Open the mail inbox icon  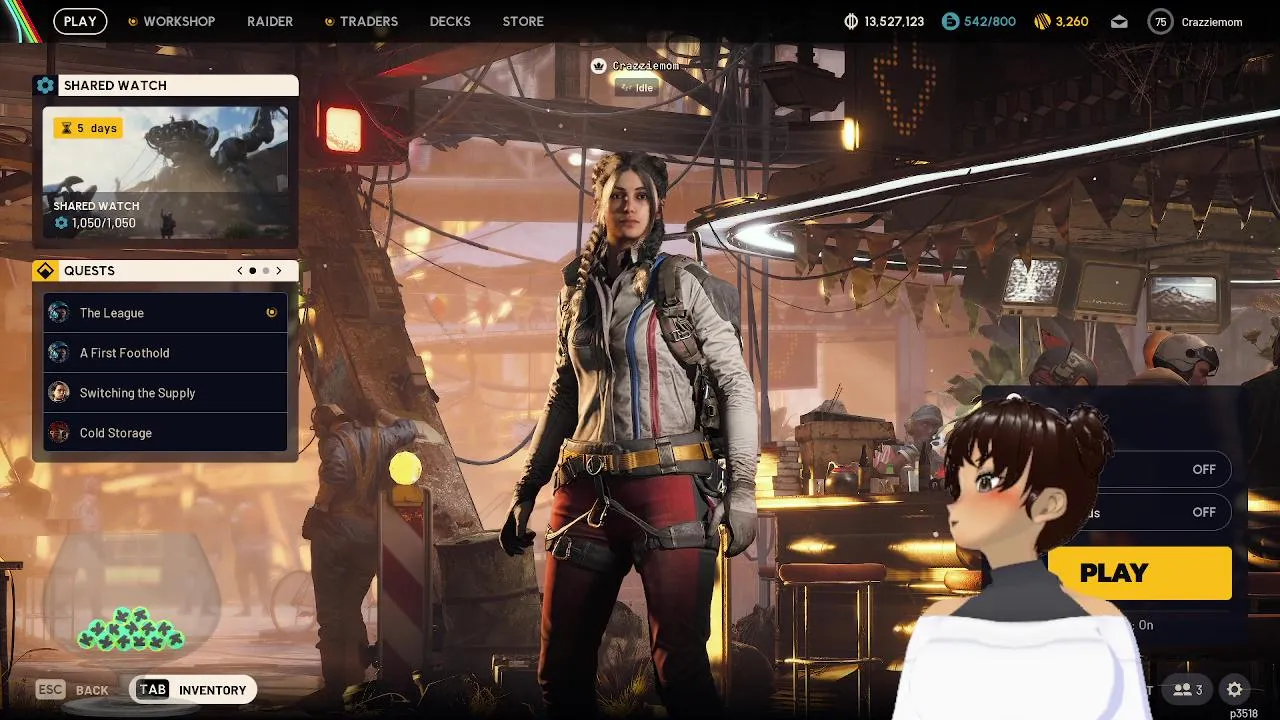[x=1119, y=21]
